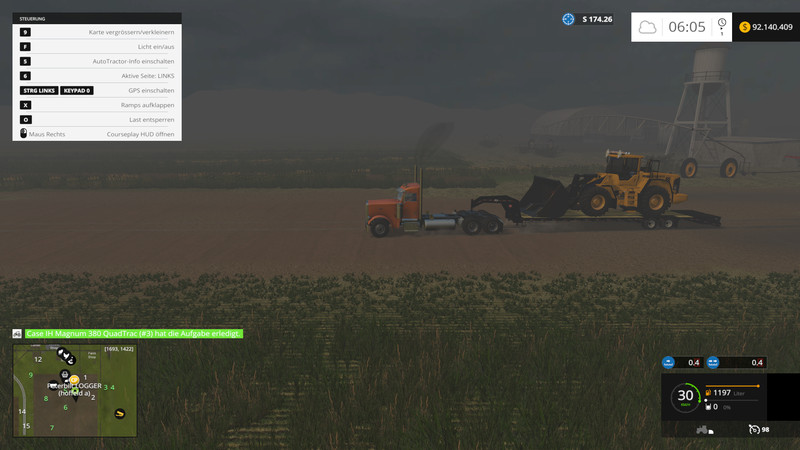Select the yellow CP marker on the minimap

tap(74, 379)
